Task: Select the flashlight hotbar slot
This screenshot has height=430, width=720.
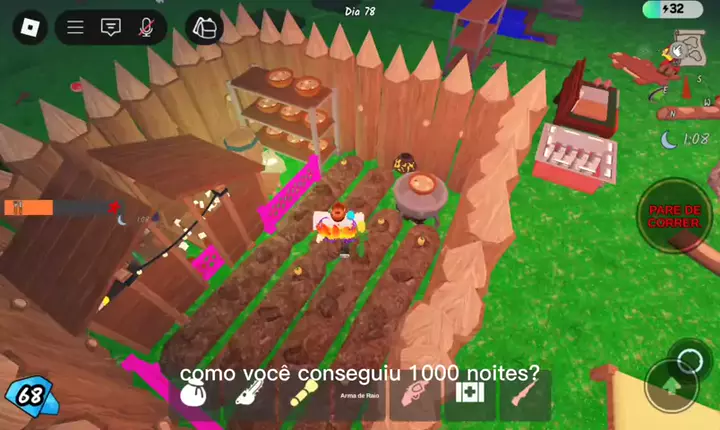Action: [x=302, y=397]
